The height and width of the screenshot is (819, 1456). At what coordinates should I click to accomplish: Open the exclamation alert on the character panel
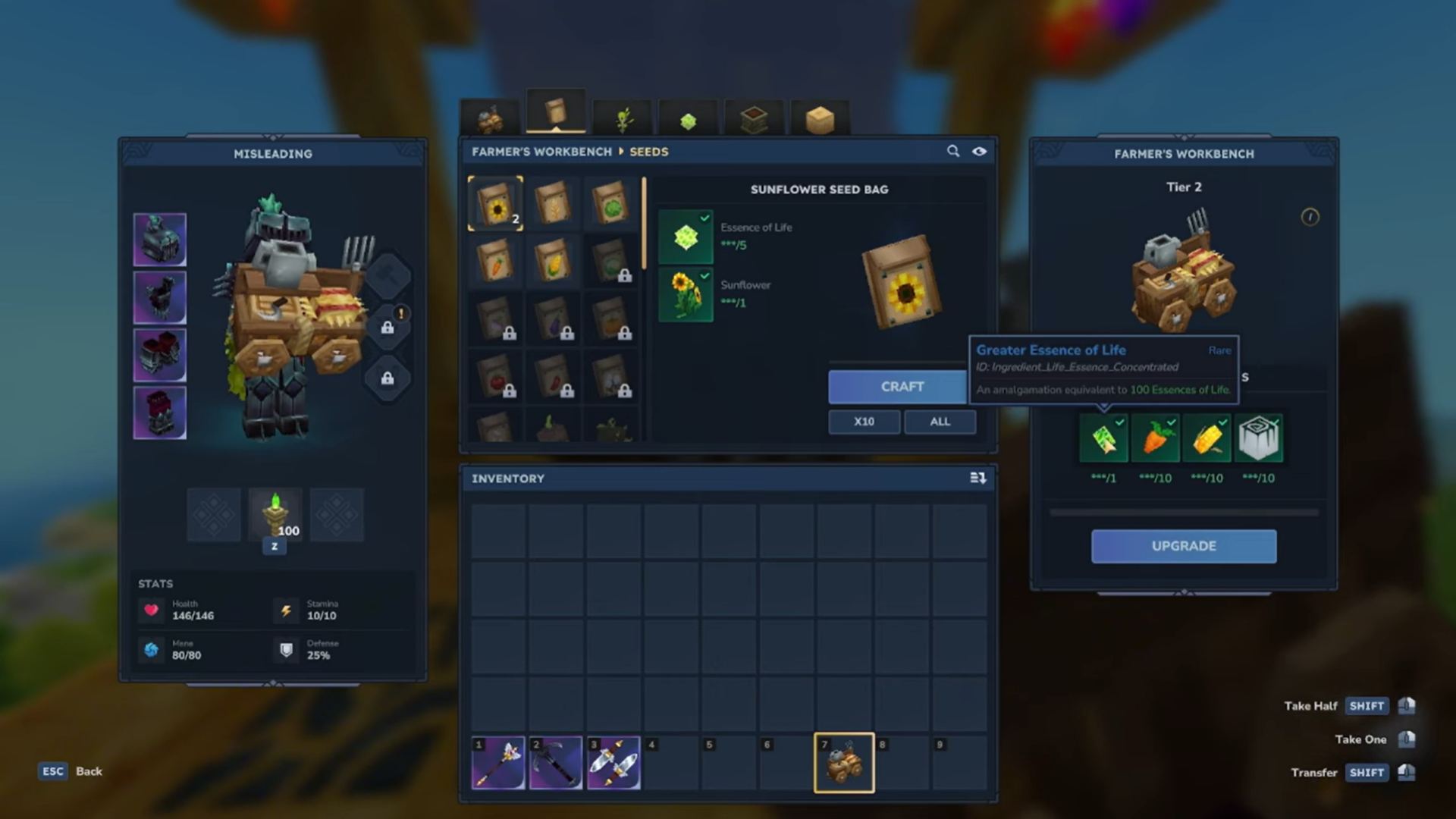[401, 313]
